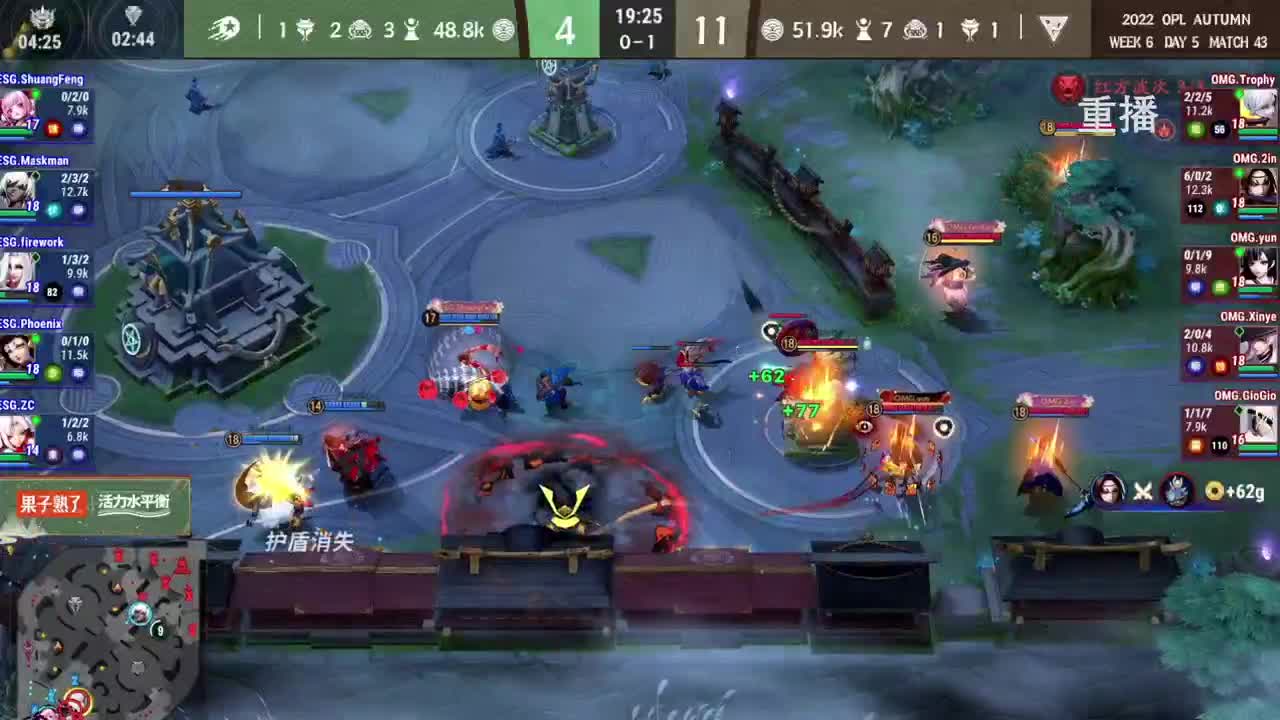Image resolution: width=1280 pixels, height=720 pixels.
Task: Click ESG.firework's item icon stacked at 82
Action: coord(52,290)
